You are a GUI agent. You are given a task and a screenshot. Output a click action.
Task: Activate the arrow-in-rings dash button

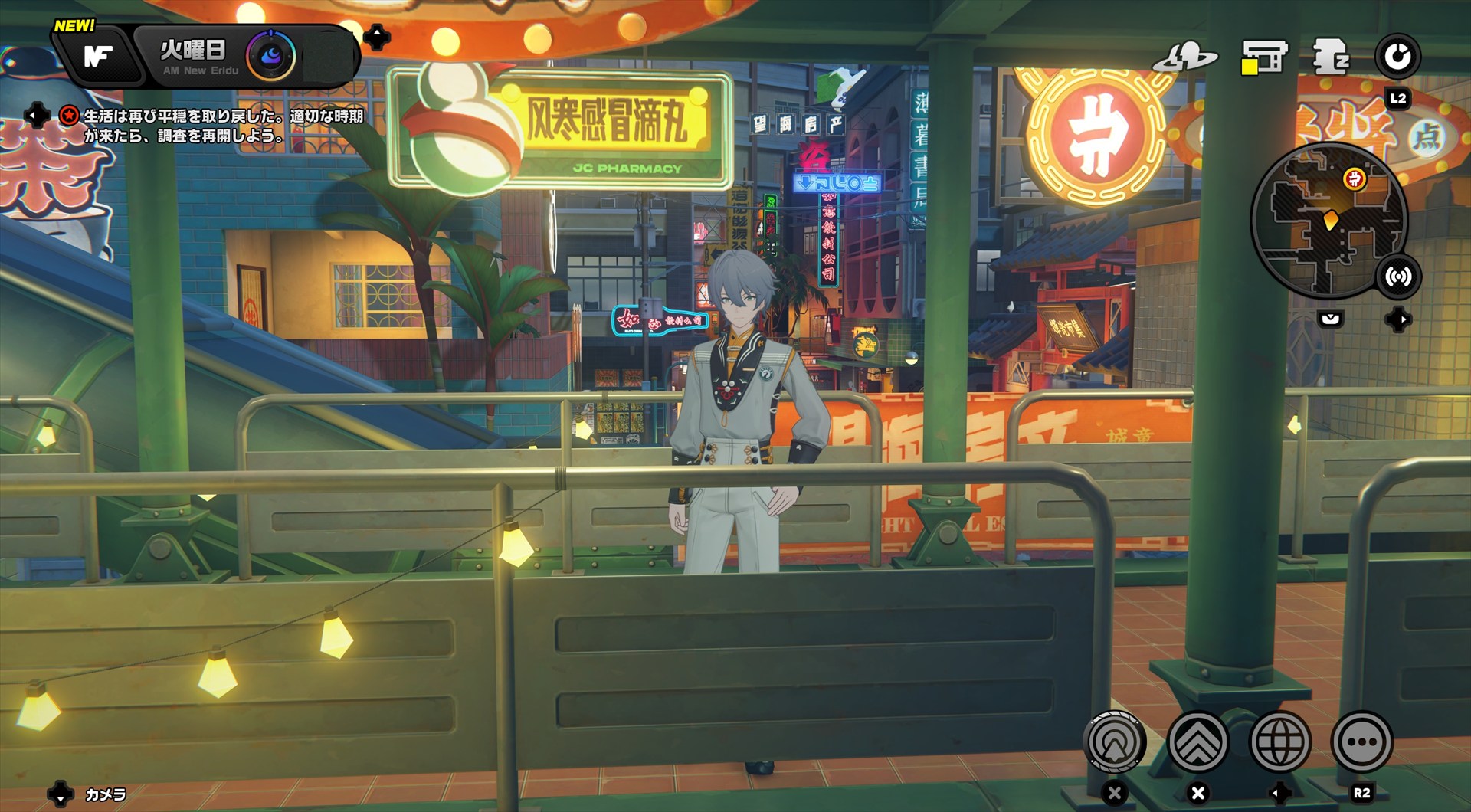[x=1115, y=742]
